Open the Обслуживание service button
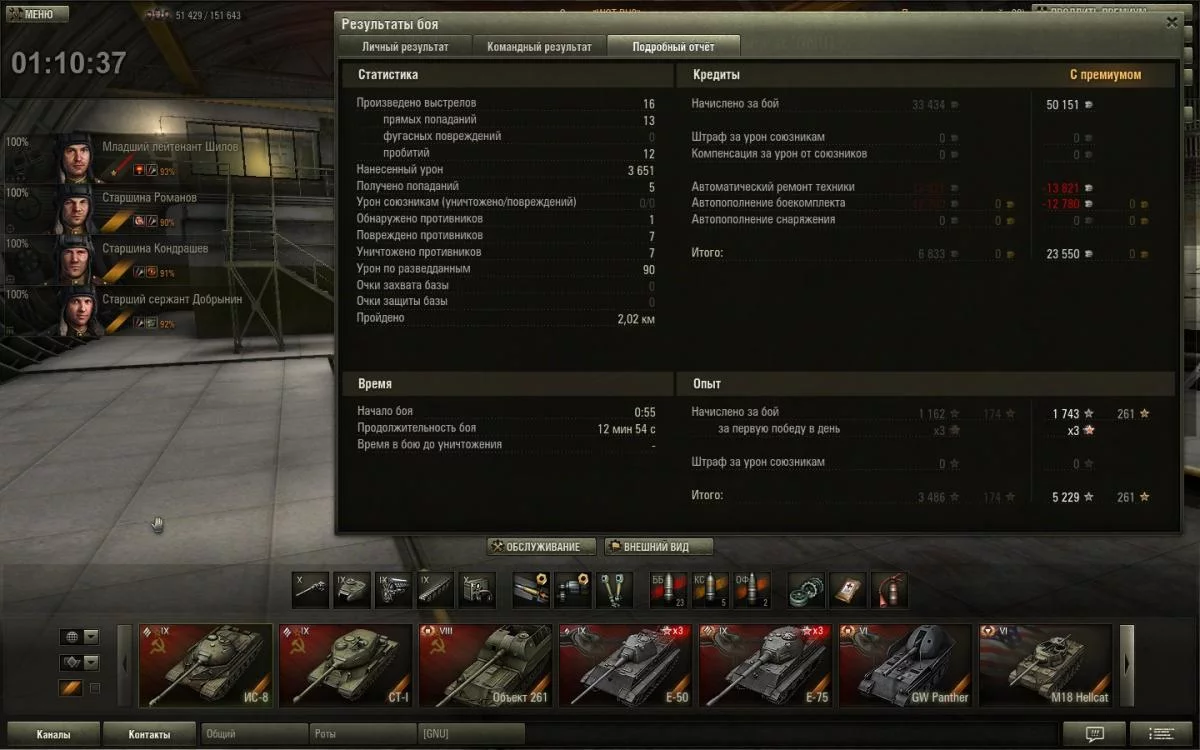The image size is (1200, 750). pyautogui.click(x=541, y=547)
